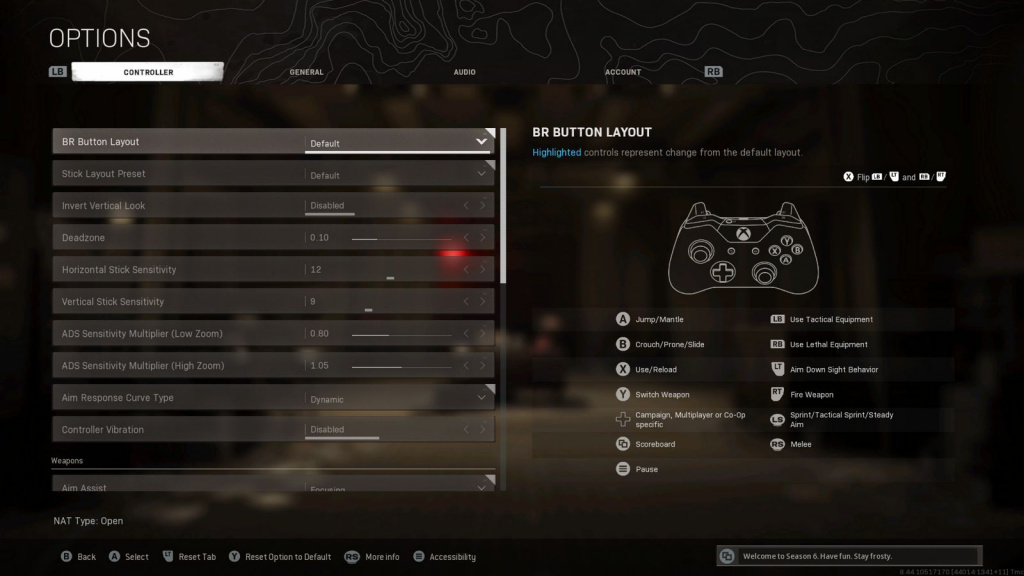
Task: Select the Controller tab
Action: pos(148,72)
